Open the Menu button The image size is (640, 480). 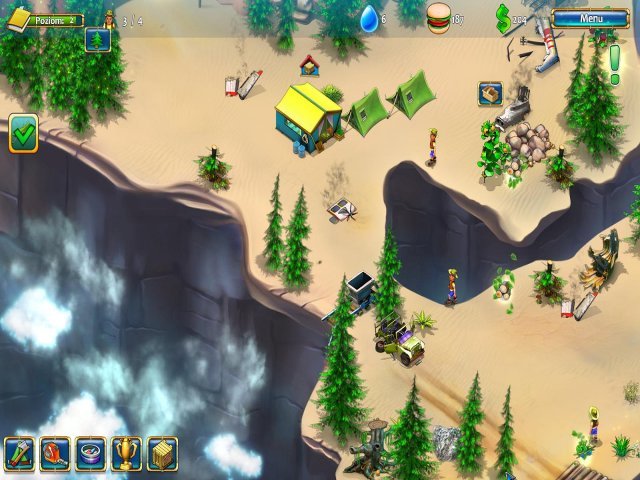click(x=590, y=18)
